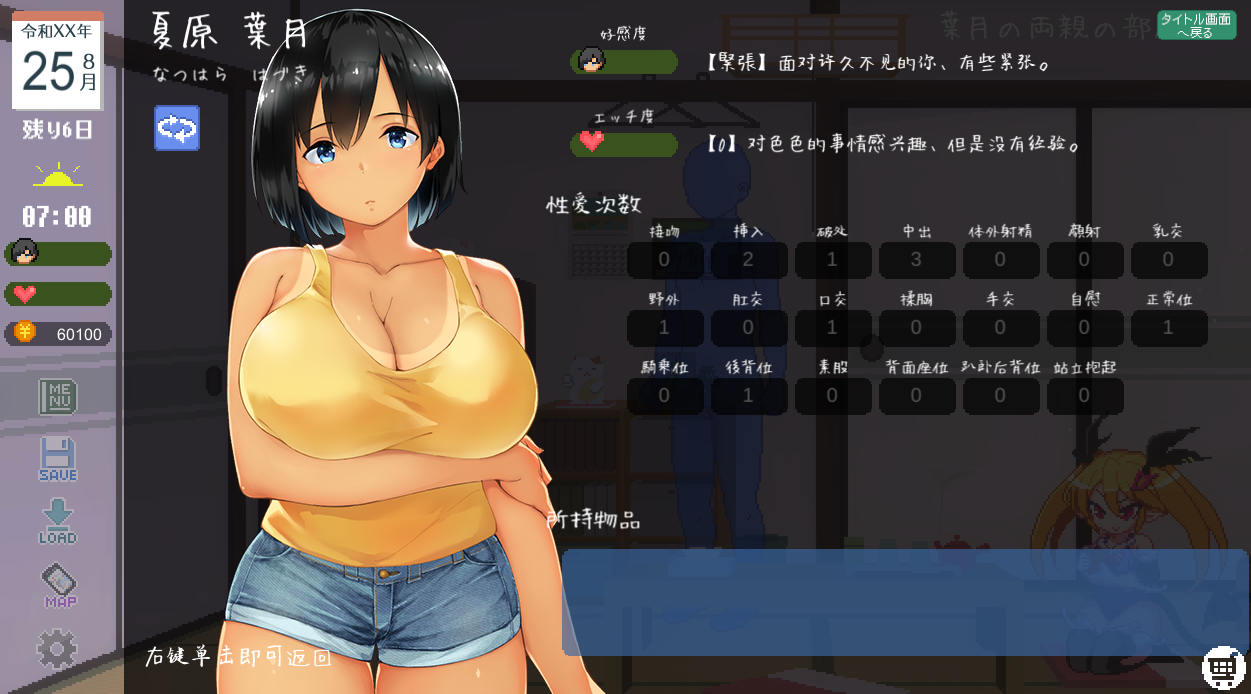Image resolution: width=1251 pixels, height=694 pixels.
Task: Open the MENU book icon
Action: click(58, 396)
